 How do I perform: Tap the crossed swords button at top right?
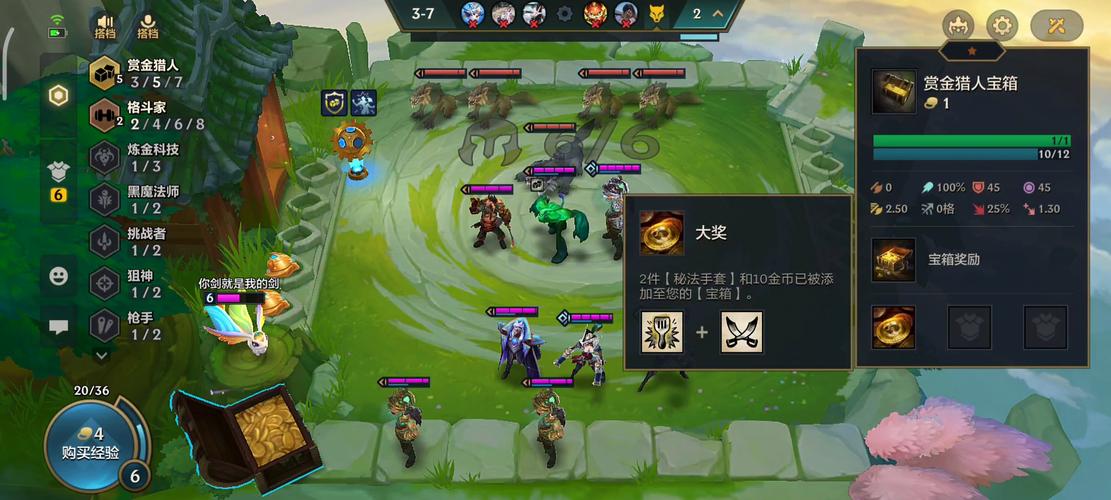click(1056, 26)
